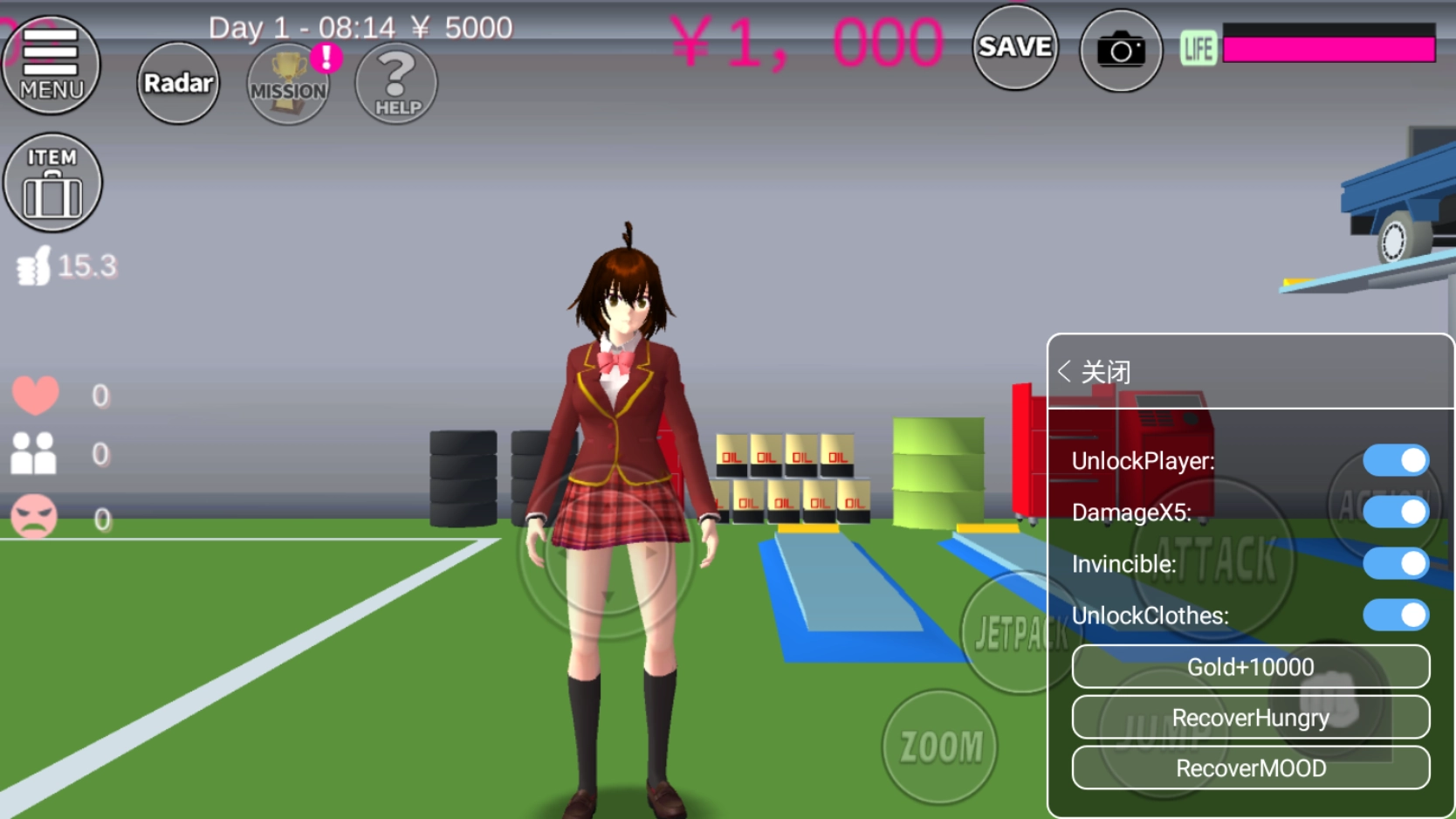Tap the Gold+10000 button
The image size is (1456, 819).
tap(1250, 666)
